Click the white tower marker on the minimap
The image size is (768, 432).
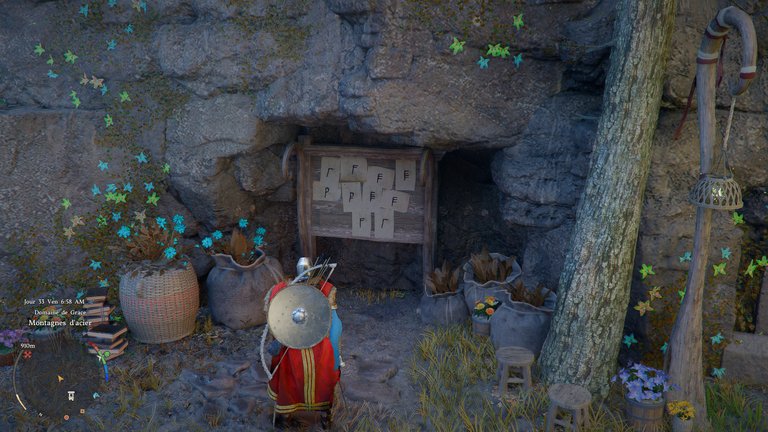[x=69, y=394]
